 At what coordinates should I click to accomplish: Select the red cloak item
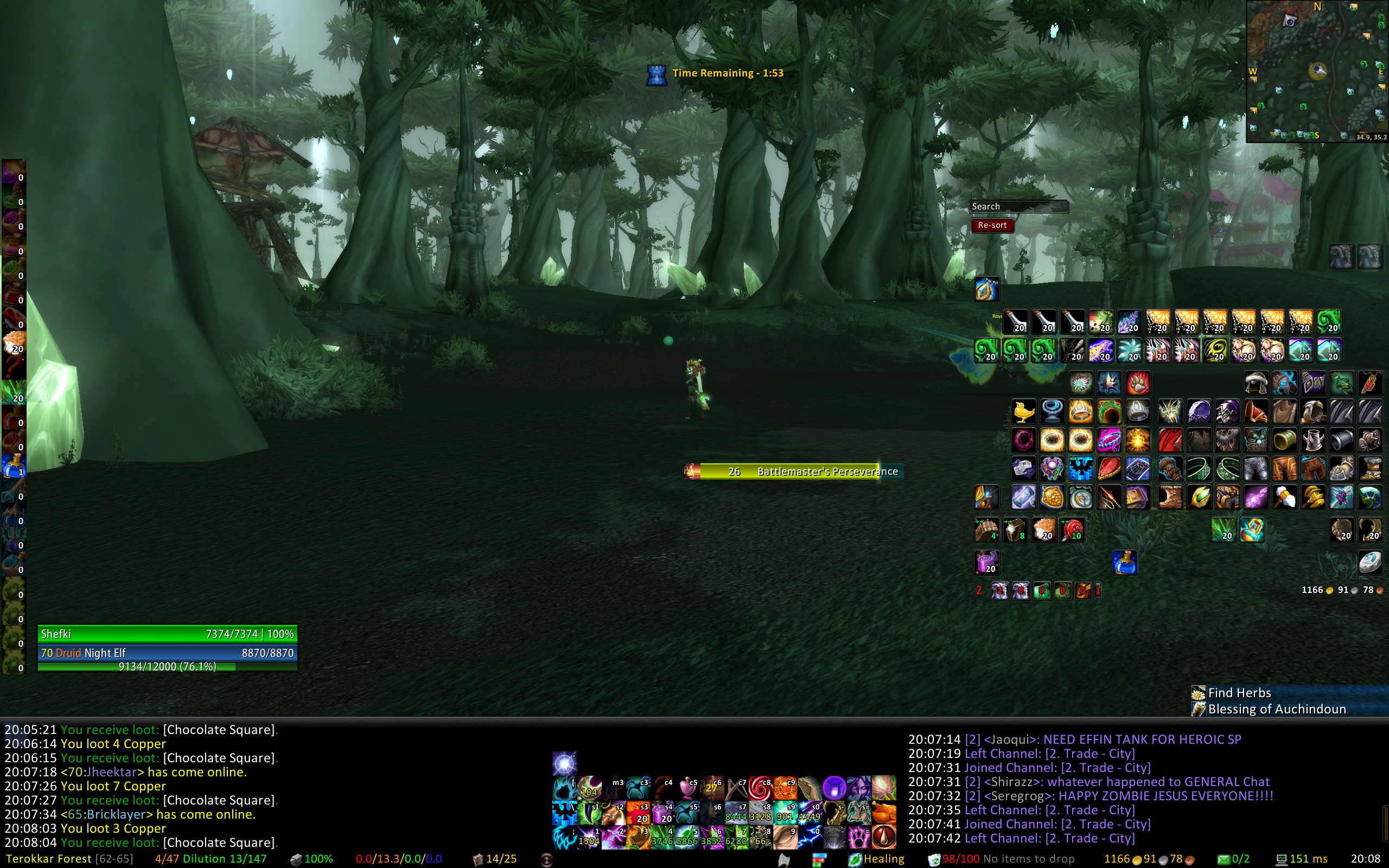point(1170,441)
